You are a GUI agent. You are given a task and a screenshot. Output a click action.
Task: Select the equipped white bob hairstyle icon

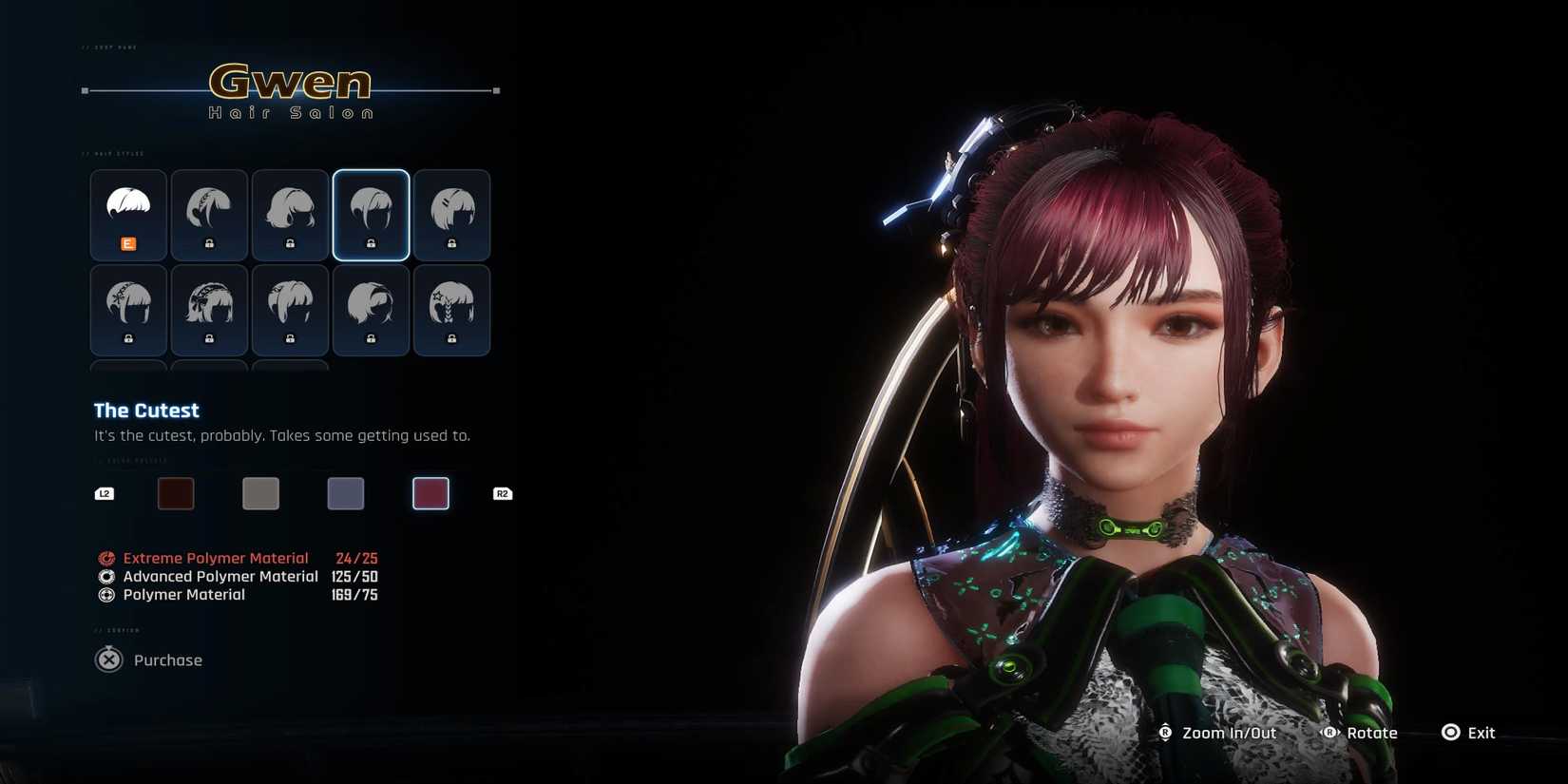(x=128, y=214)
